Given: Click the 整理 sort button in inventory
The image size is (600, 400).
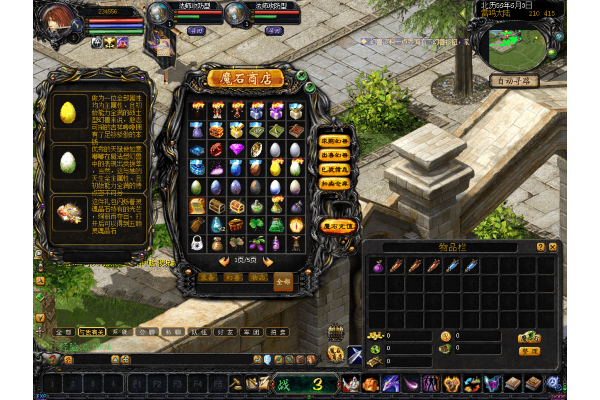Looking at the screenshot, I should pyautogui.click(x=529, y=351).
